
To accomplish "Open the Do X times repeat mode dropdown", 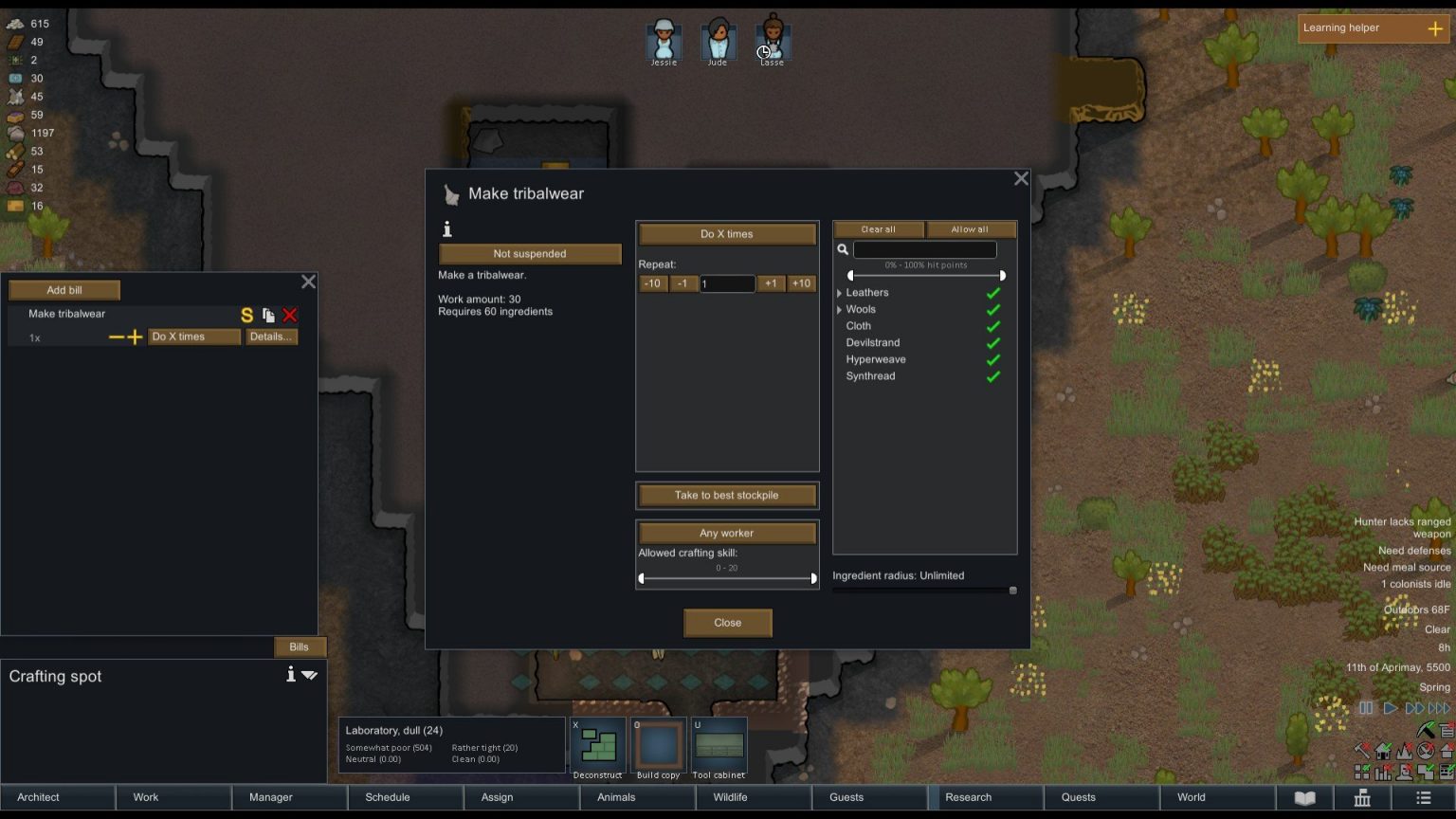I will pos(727,234).
